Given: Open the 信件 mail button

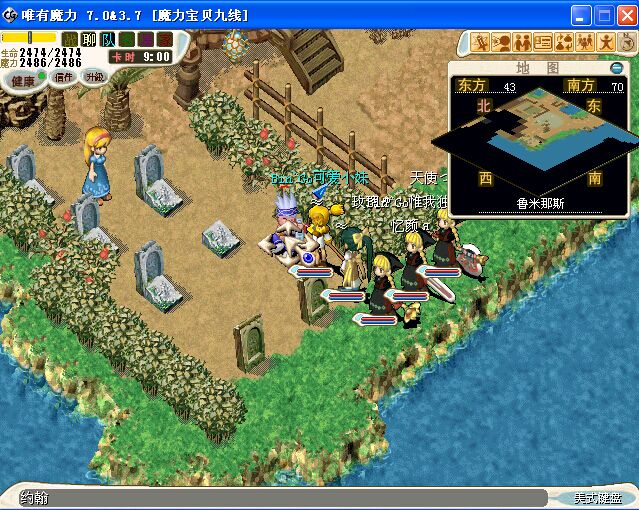Looking at the screenshot, I should click(x=64, y=77).
